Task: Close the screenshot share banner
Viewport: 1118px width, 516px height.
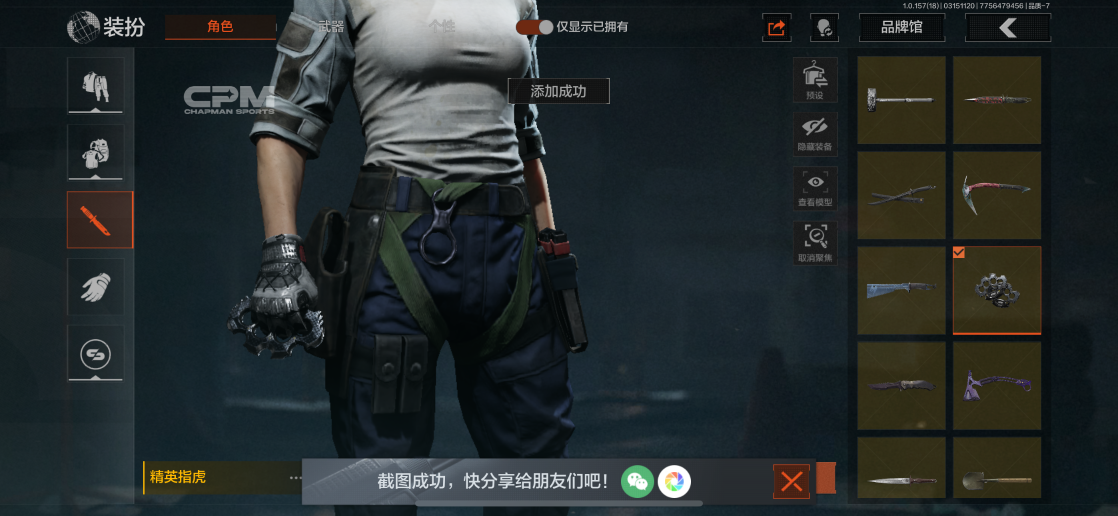Action: [791, 482]
